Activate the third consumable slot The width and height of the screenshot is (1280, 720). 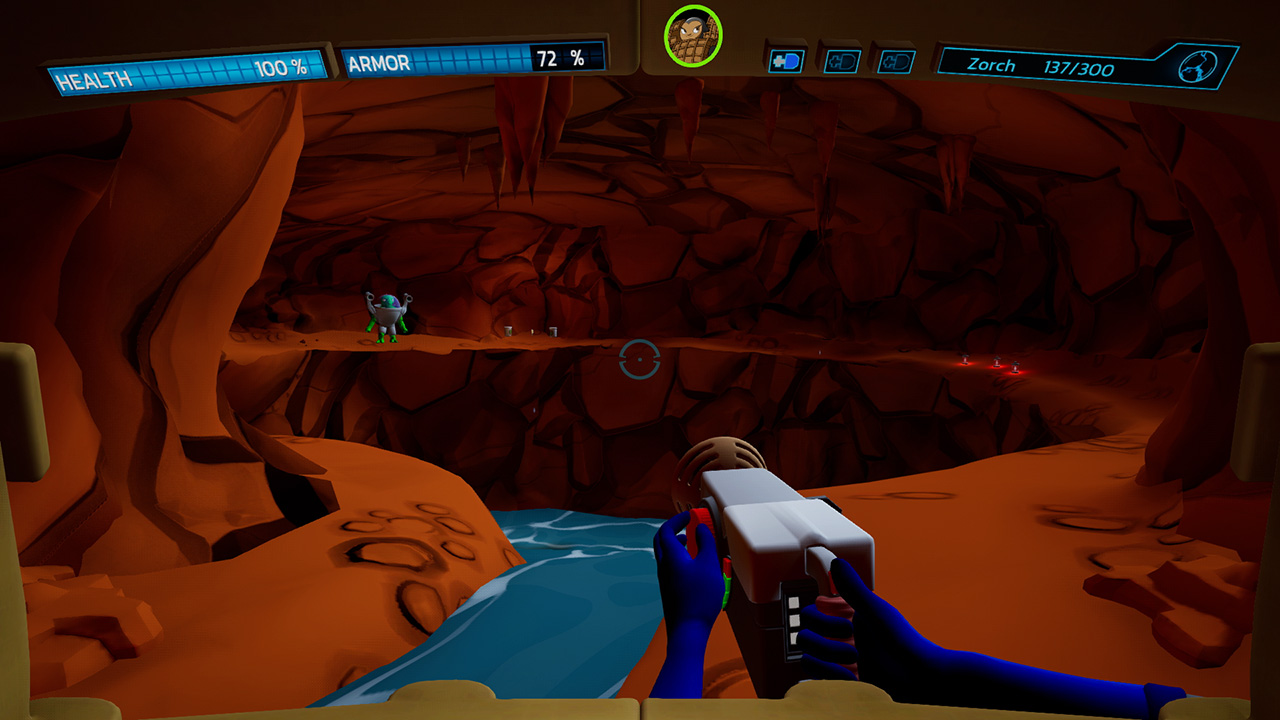pyautogui.click(x=898, y=60)
